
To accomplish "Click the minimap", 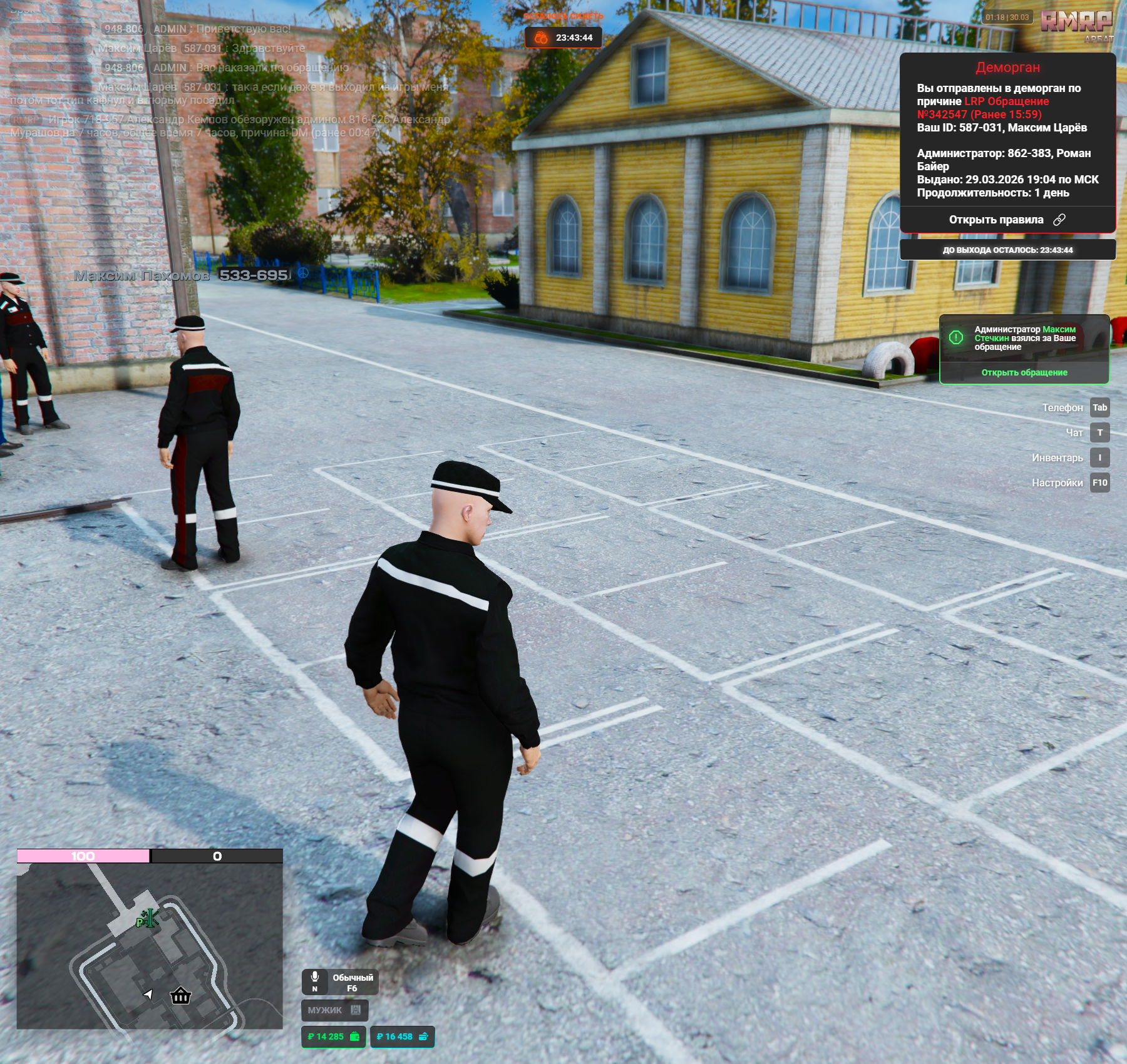I will point(150,945).
